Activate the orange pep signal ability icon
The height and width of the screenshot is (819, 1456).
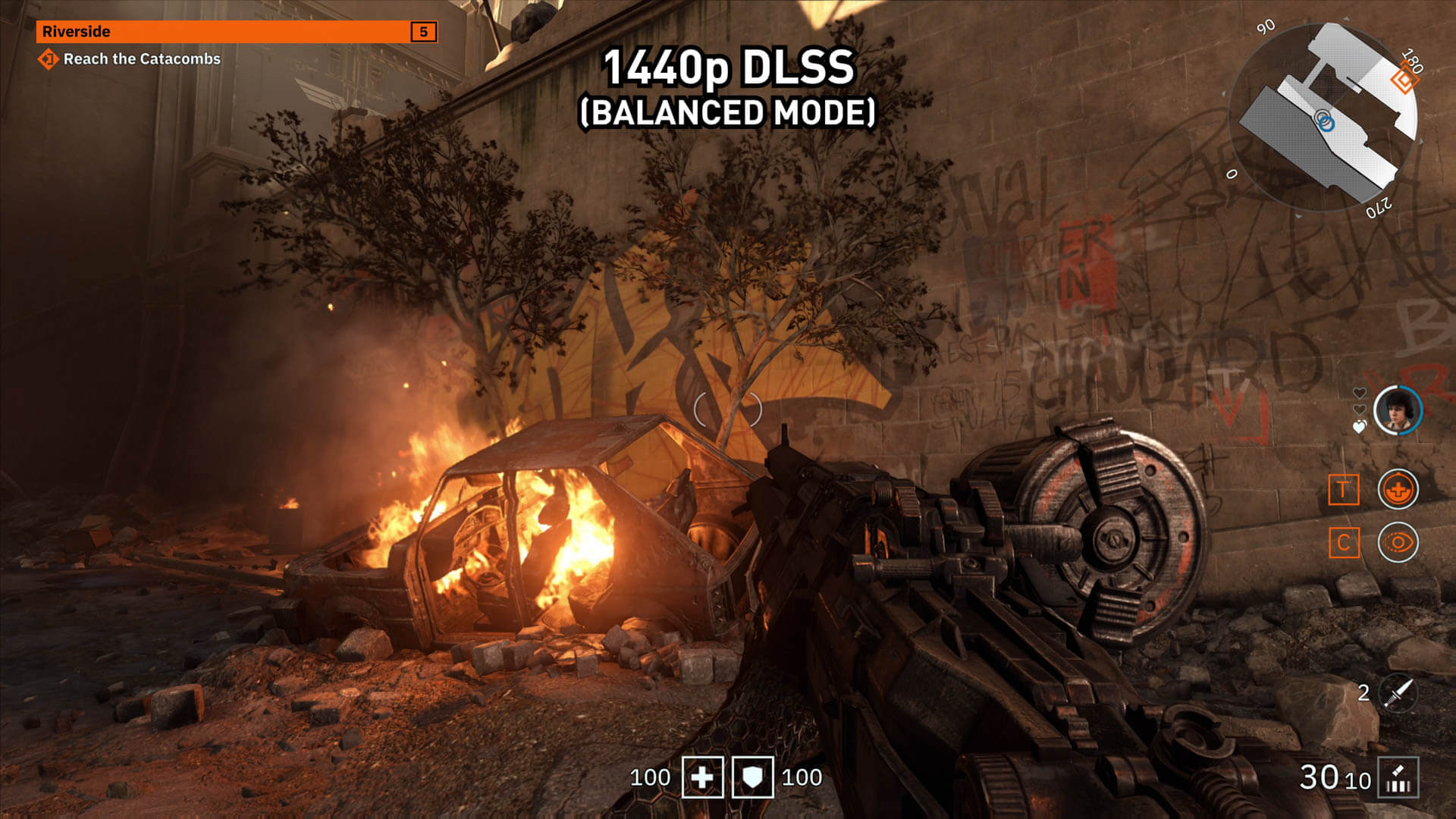click(x=1398, y=489)
